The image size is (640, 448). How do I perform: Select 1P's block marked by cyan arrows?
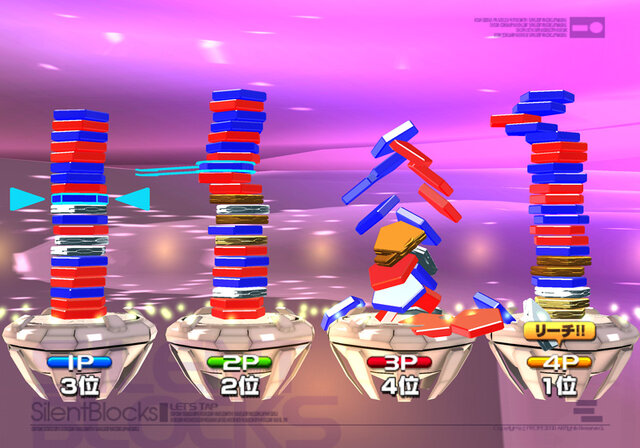point(79,200)
